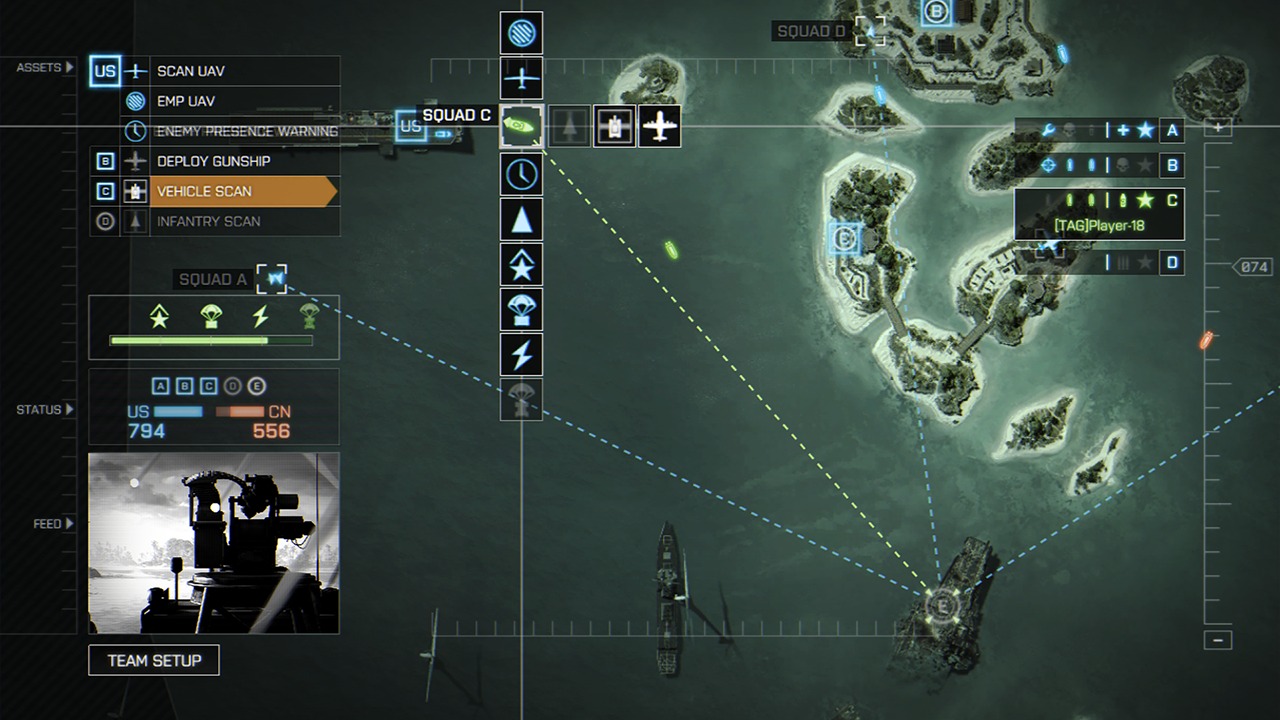Zoom in the map with plus button

(1217, 128)
